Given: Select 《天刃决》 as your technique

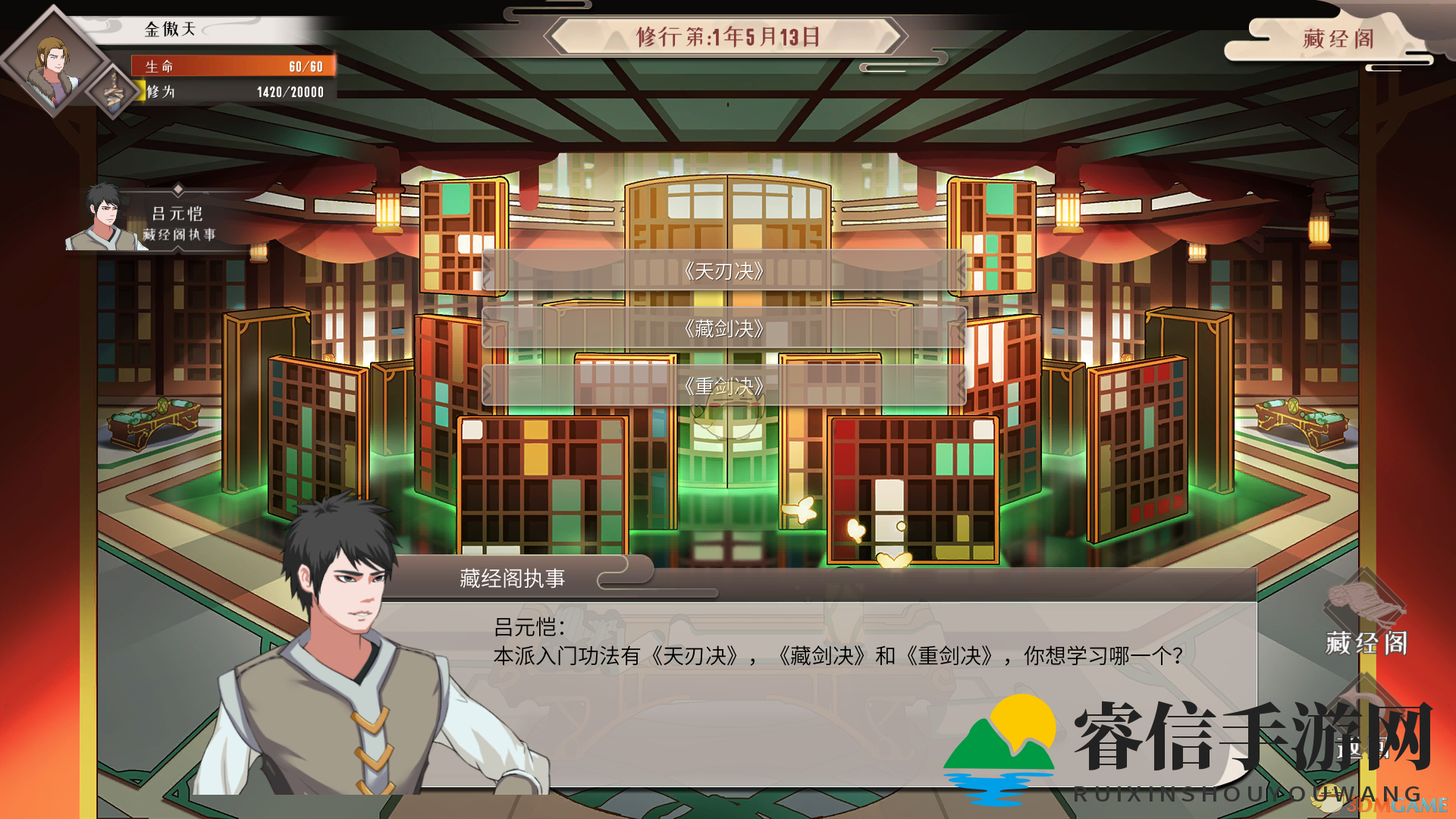Looking at the screenshot, I should [723, 271].
